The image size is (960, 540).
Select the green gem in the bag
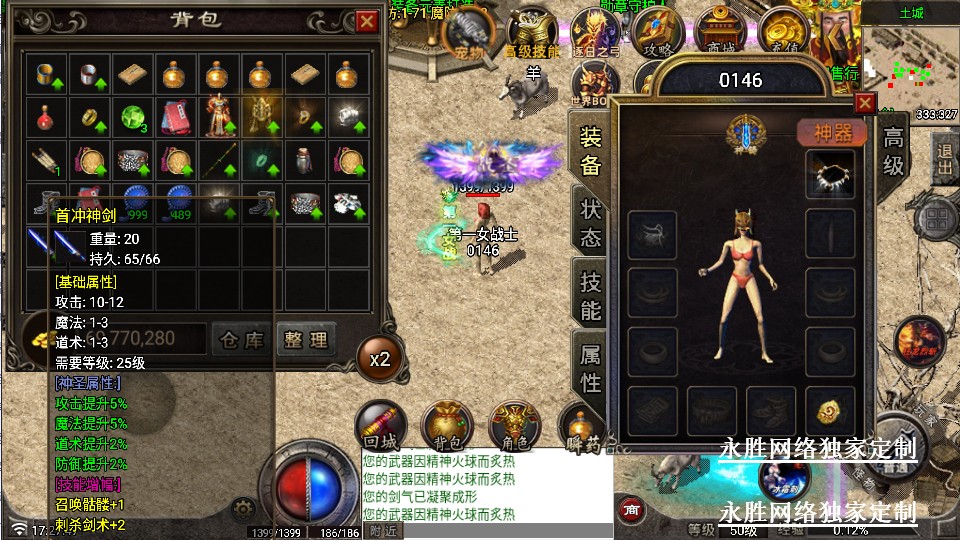tap(130, 117)
